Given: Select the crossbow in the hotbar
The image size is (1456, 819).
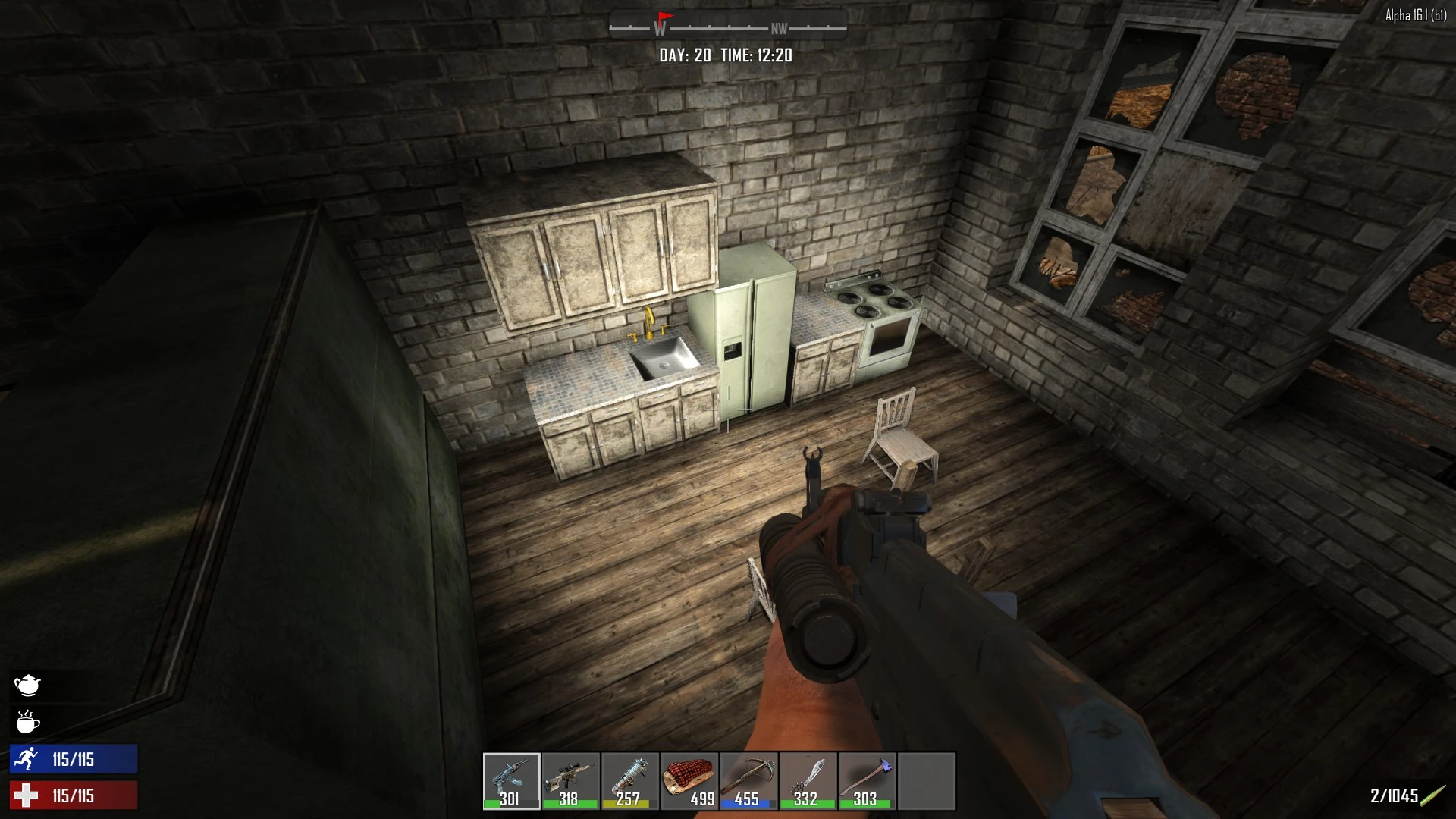Looking at the screenshot, I should (x=748, y=780).
